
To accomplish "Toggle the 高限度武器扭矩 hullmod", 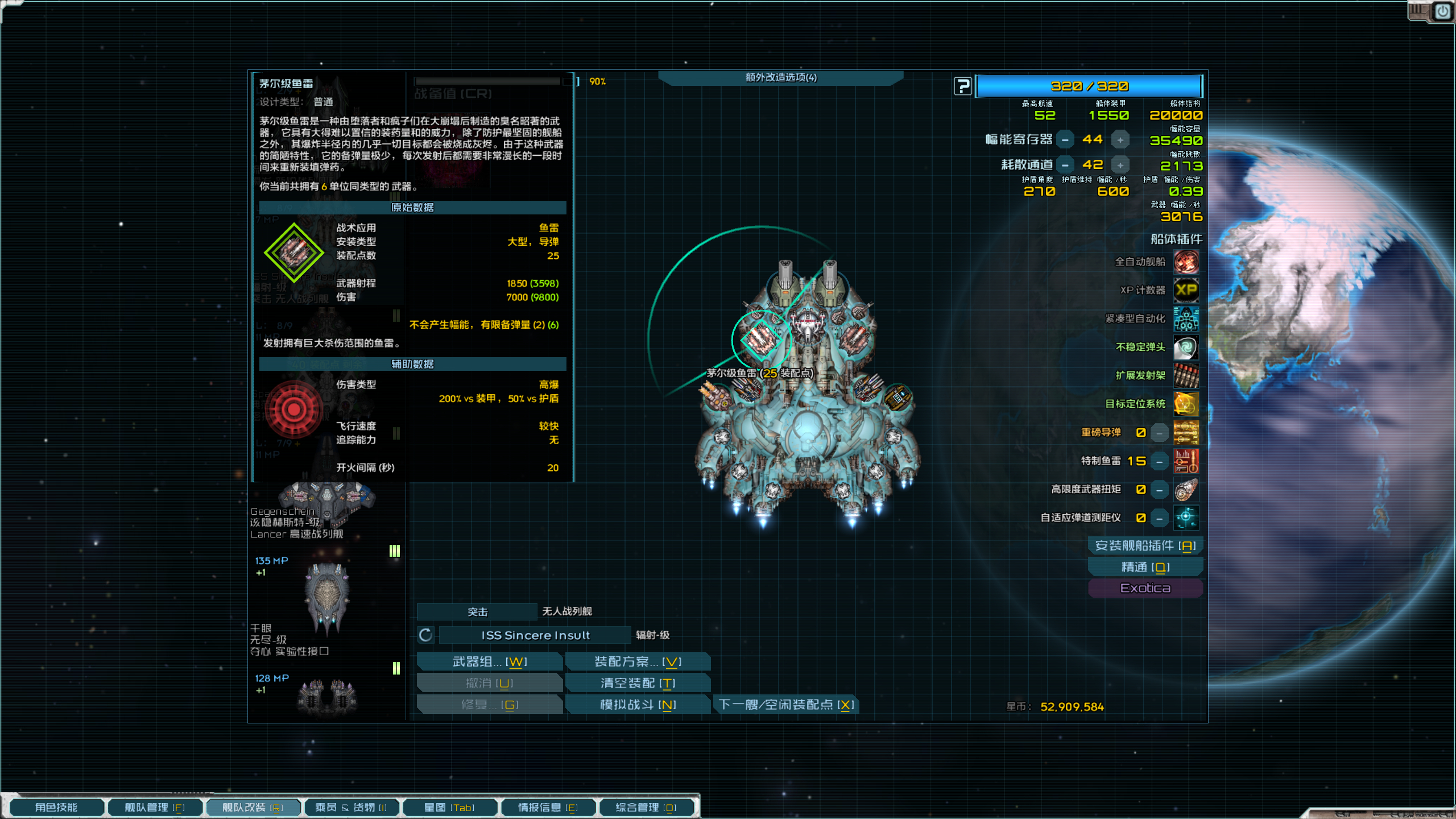I will click(x=1186, y=490).
